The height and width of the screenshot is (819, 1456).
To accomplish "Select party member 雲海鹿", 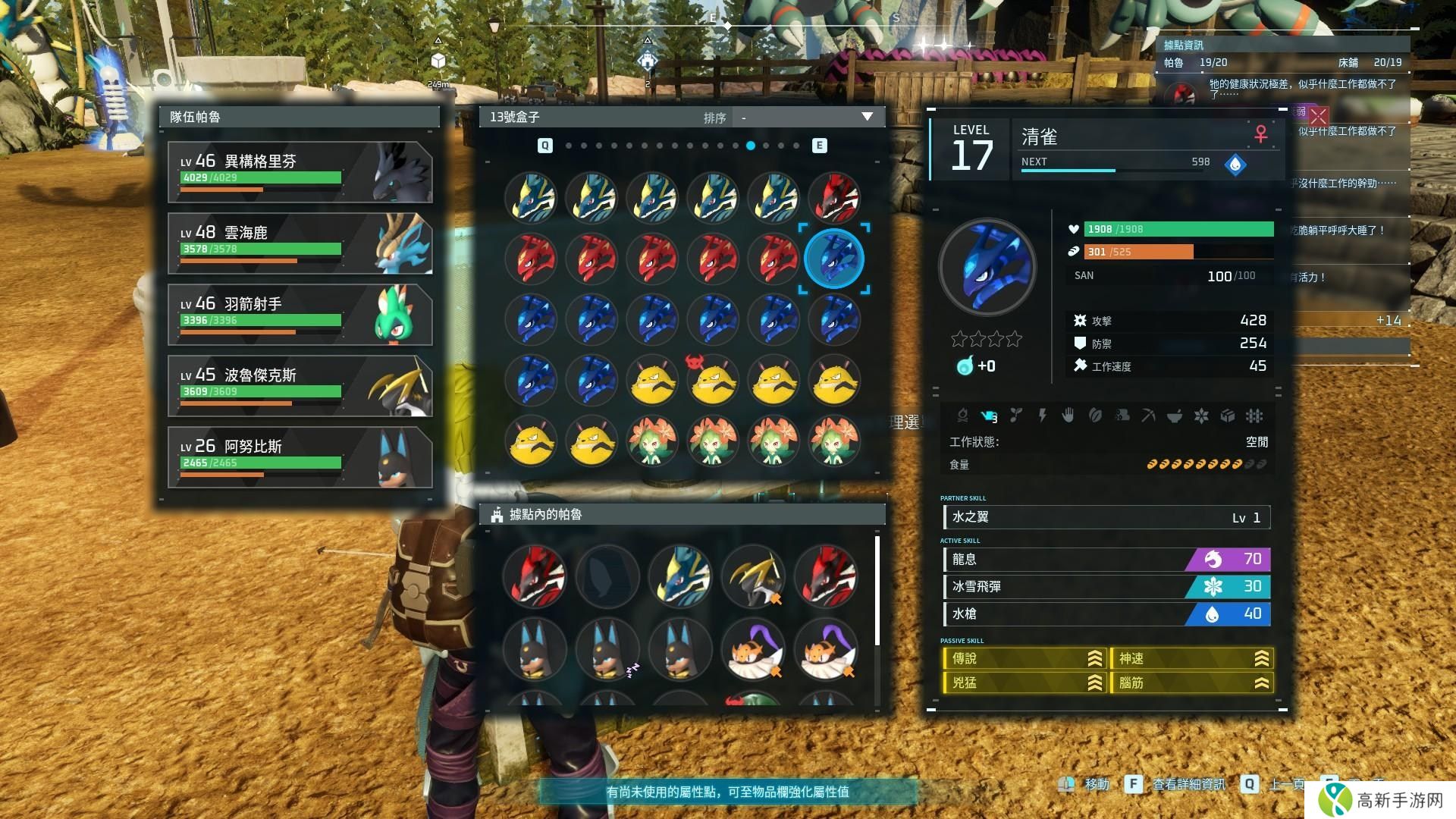I will [300, 243].
